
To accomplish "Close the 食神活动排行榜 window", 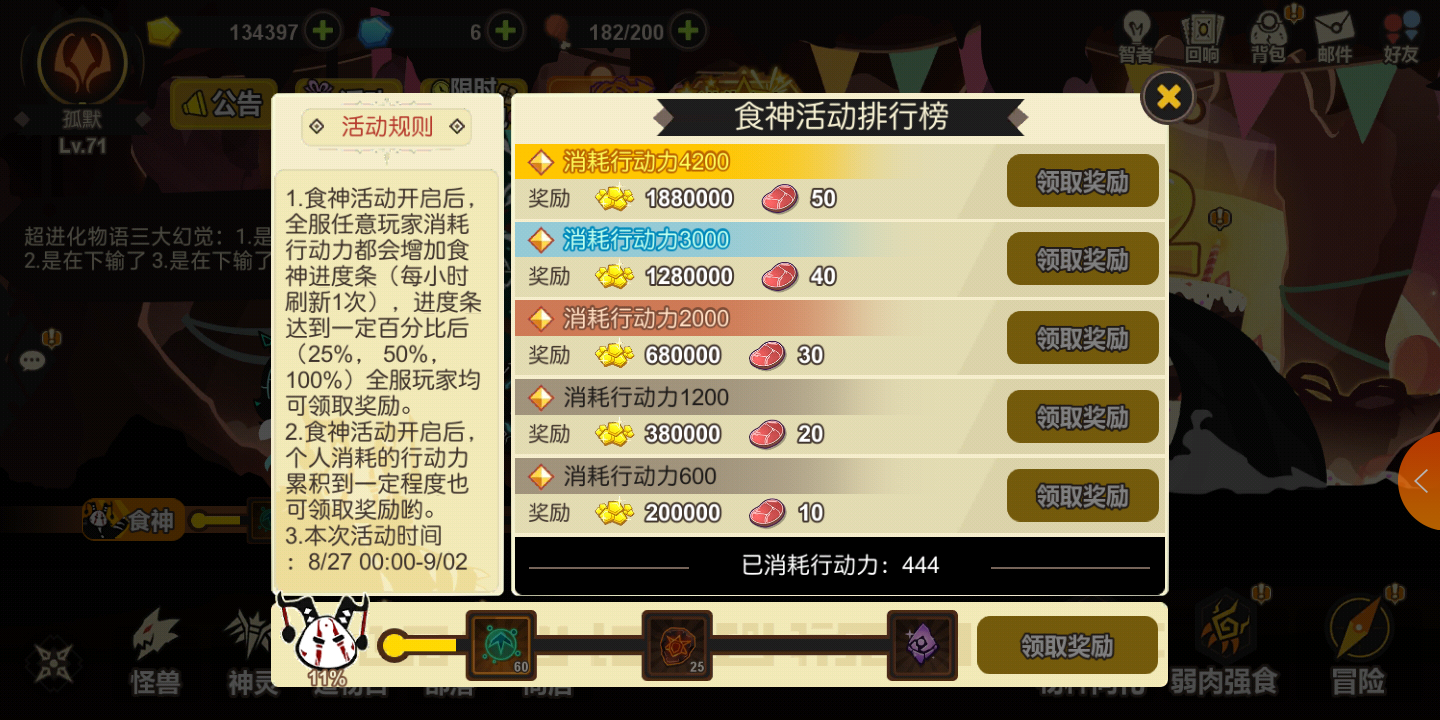I will (1167, 96).
